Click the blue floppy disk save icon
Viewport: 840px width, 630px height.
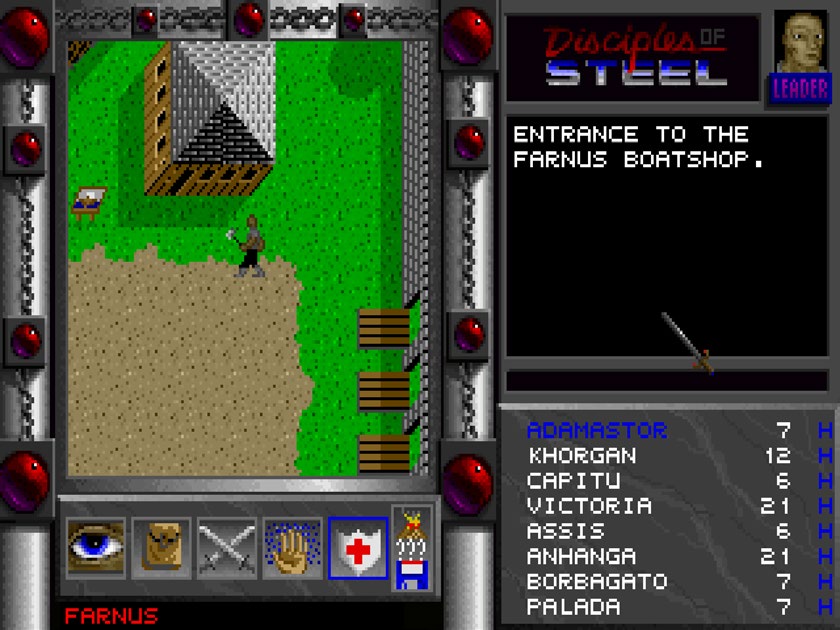click(x=412, y=575)
